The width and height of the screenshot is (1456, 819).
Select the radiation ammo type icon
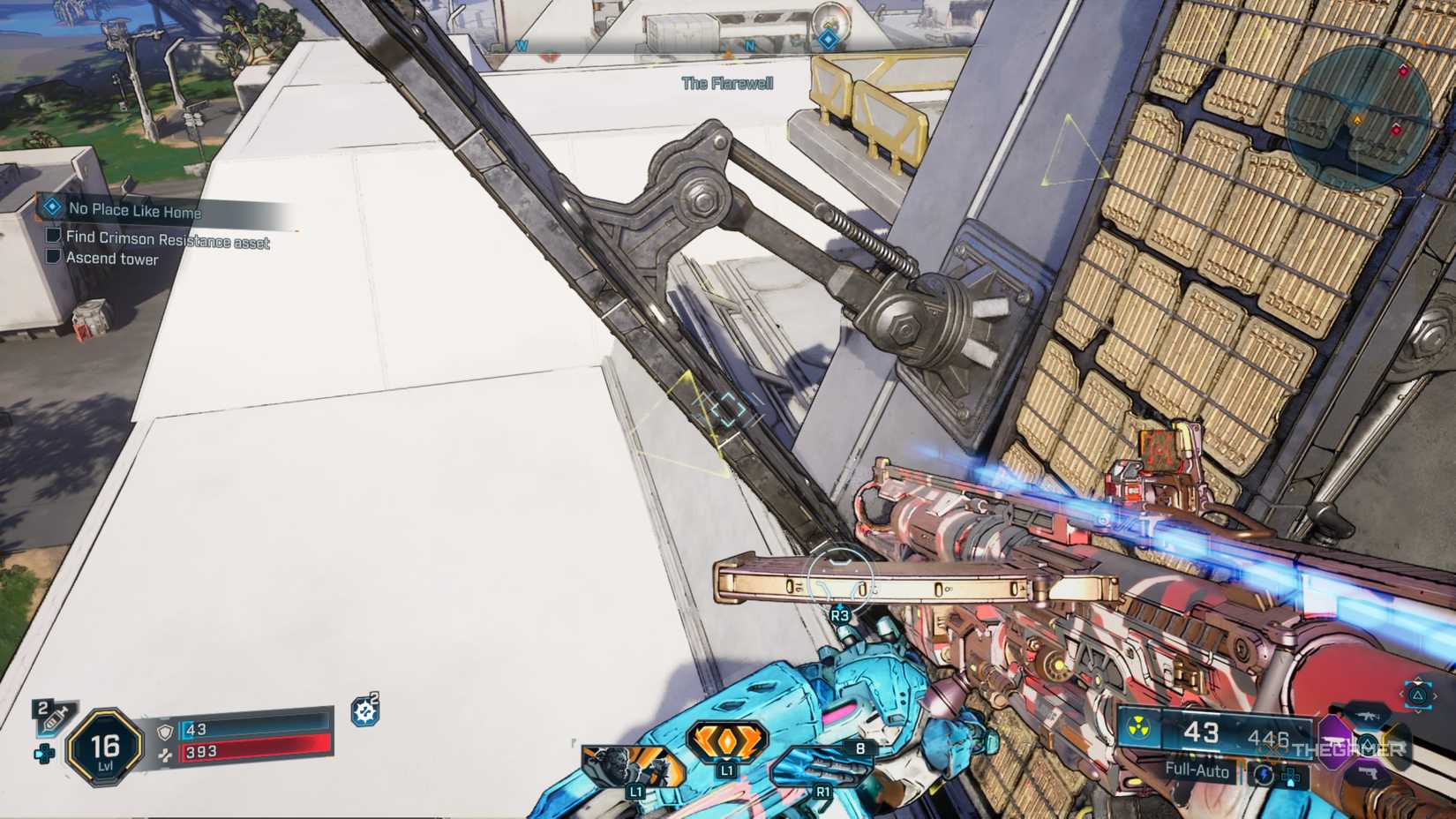[x=1138, y=727]
